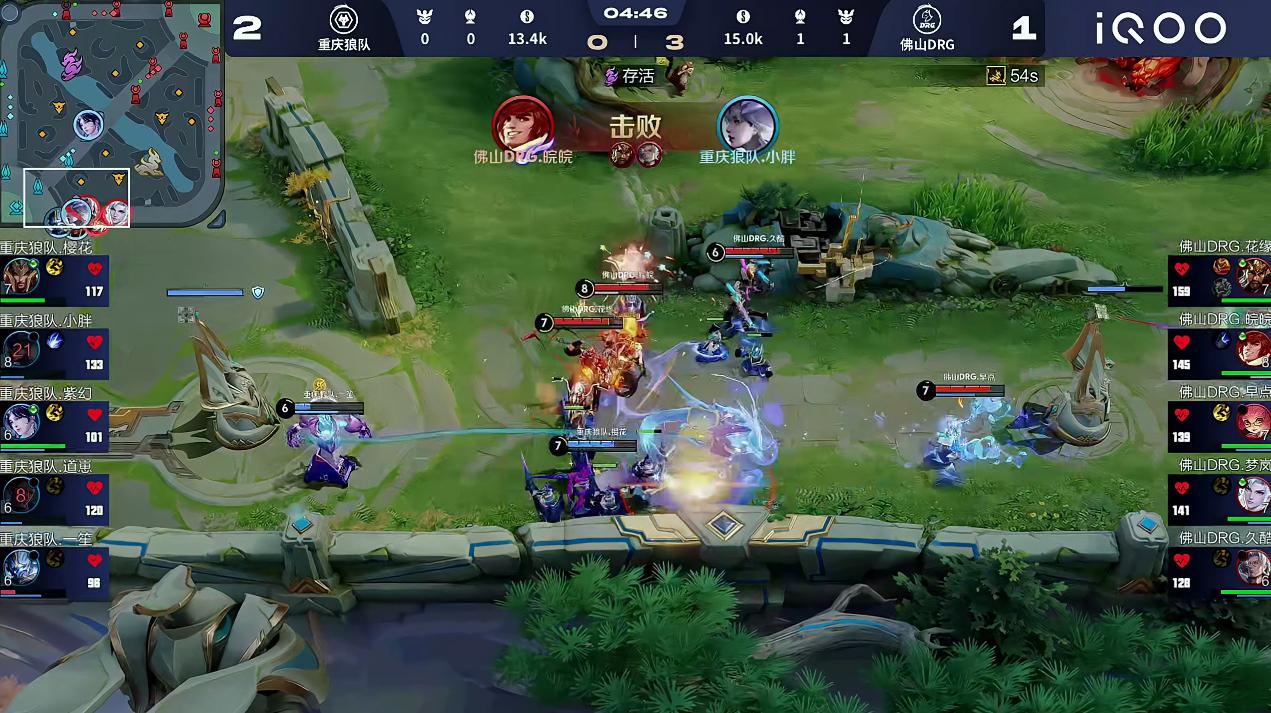Select player 佛山DRG.花缘's hero portrait
Screen dimensions: 1271x713
[1252, 275]
